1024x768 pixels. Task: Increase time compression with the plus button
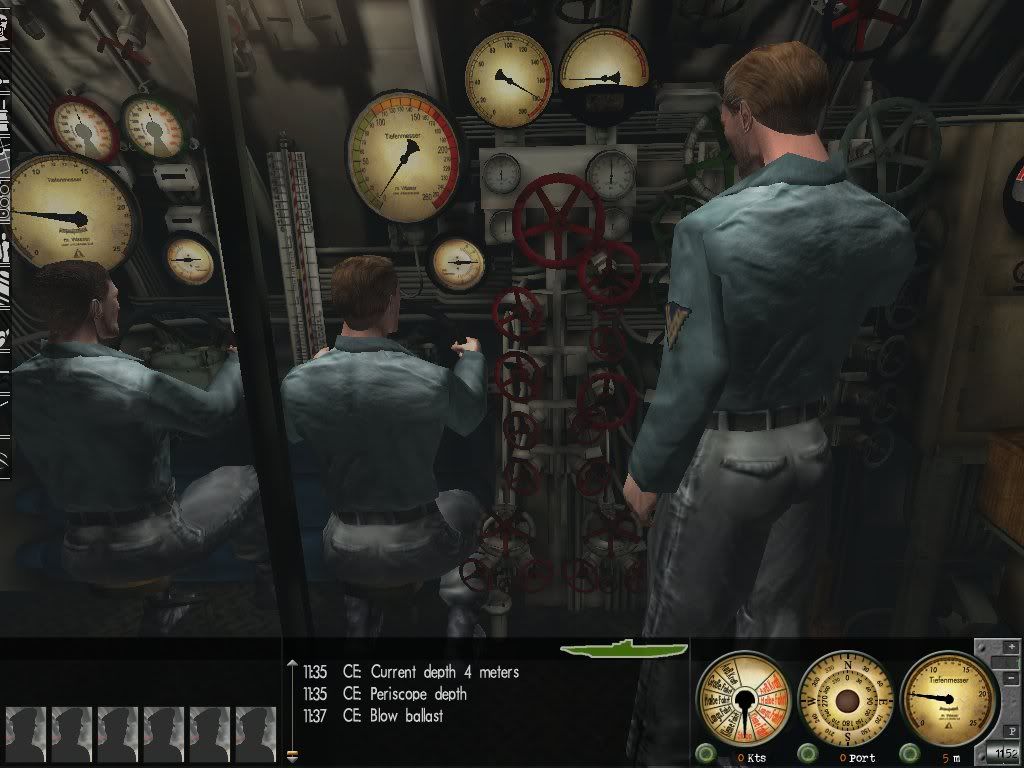[x=1010, y=645]
